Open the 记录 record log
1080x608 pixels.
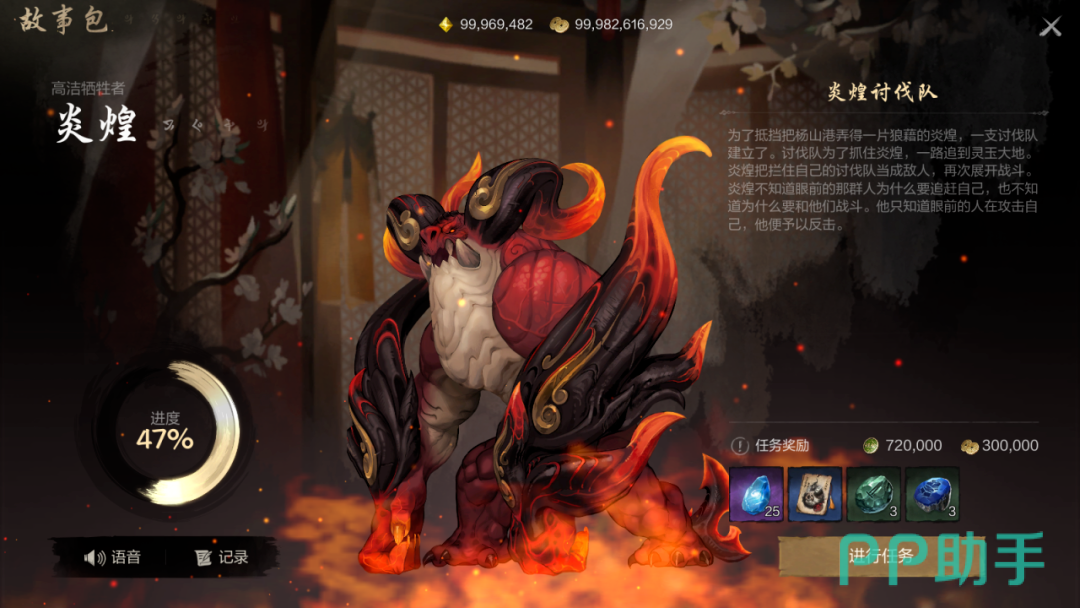pyautogui.click(x=222, y=557)
